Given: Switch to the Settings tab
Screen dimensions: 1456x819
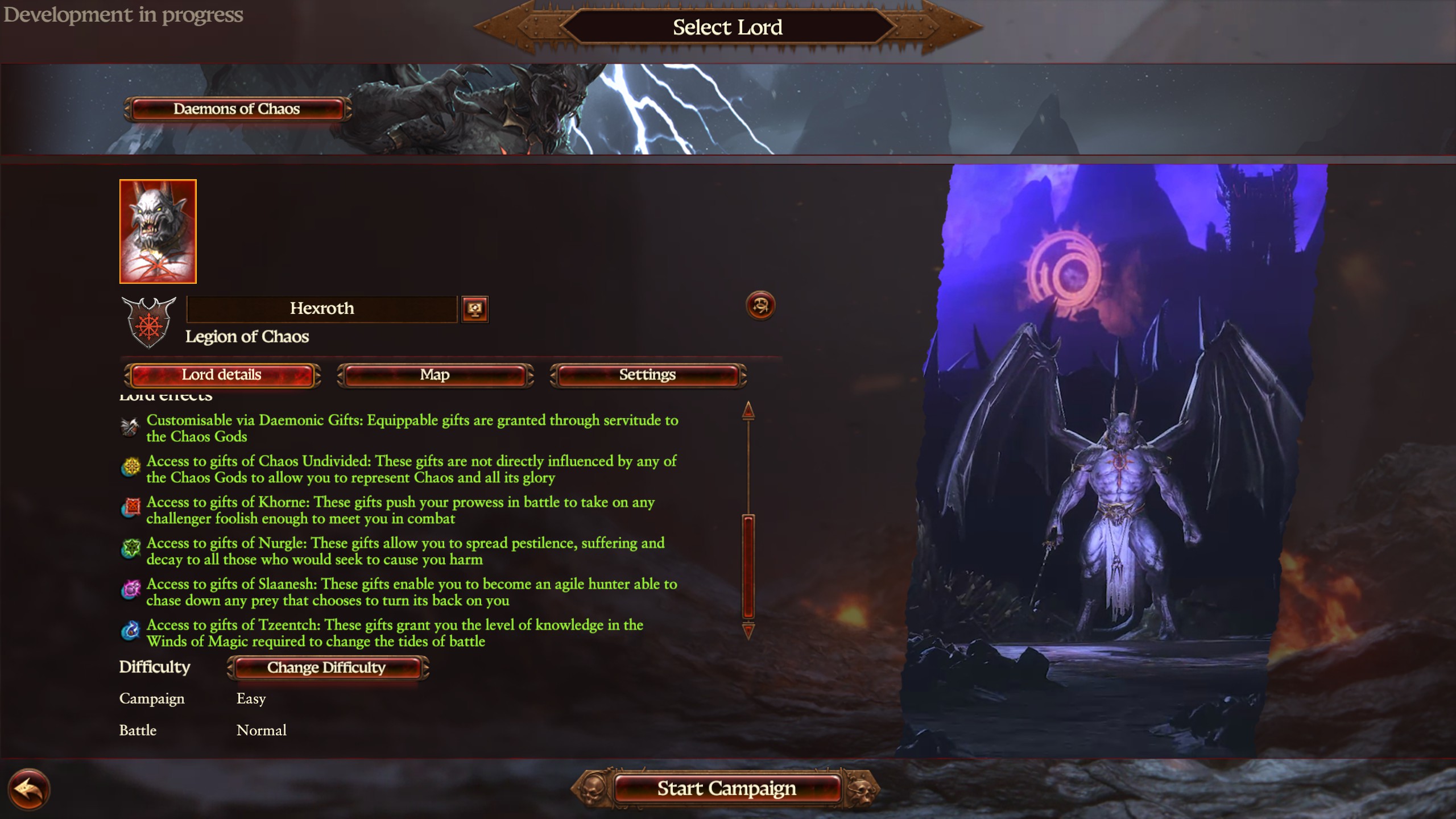Looking at the screenshot, I should point(647,375).
